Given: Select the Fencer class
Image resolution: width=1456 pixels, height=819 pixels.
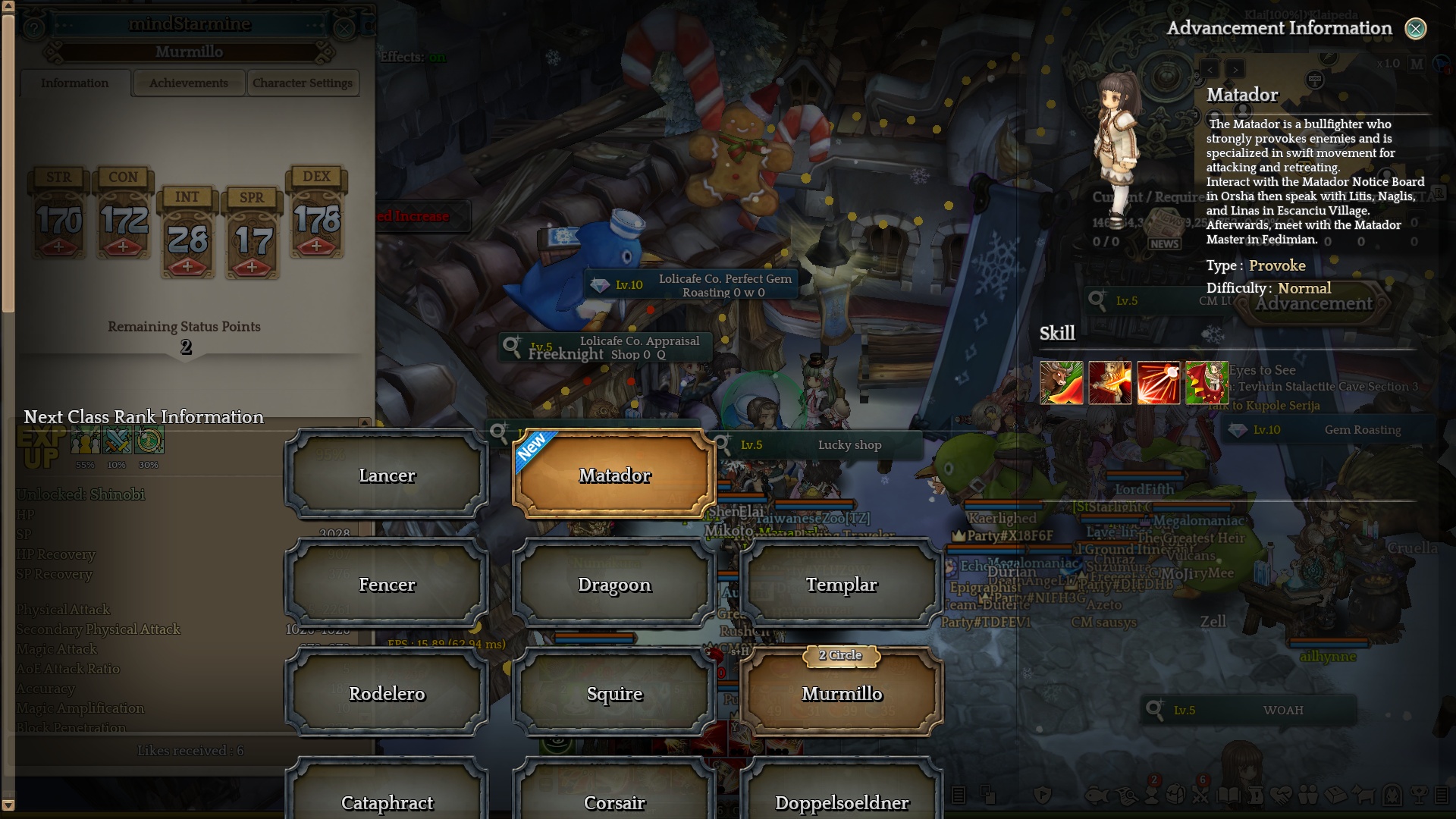Looking at the screenshot, I should pos(387,585).
